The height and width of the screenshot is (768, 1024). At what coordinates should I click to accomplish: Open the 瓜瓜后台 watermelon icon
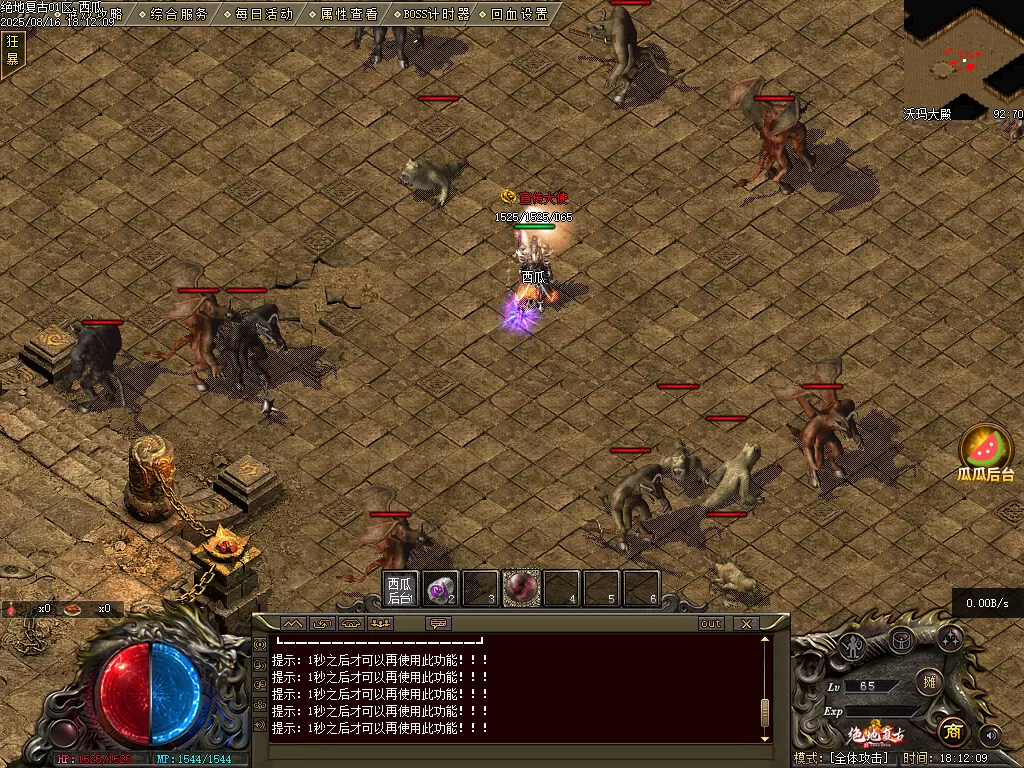pos(986,450)
